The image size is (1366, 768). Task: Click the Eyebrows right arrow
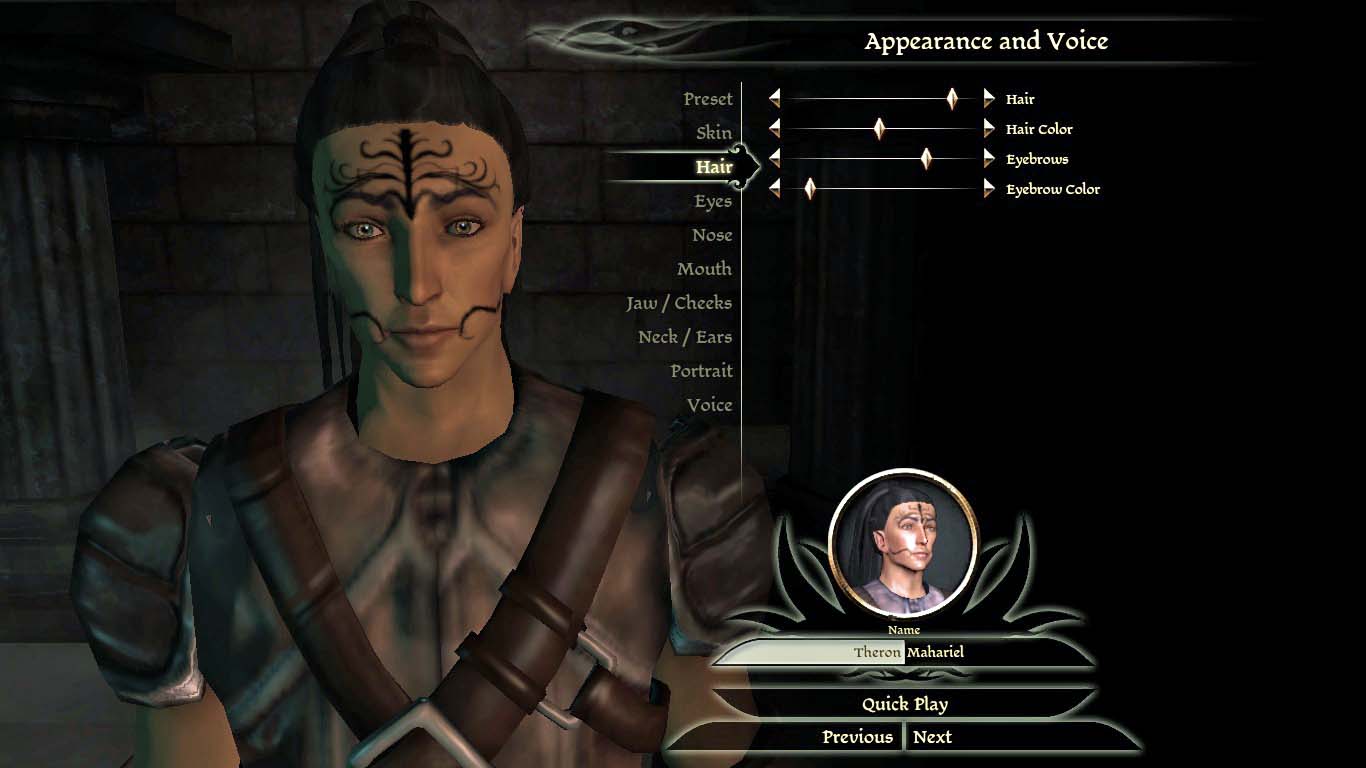coord(989,158)
